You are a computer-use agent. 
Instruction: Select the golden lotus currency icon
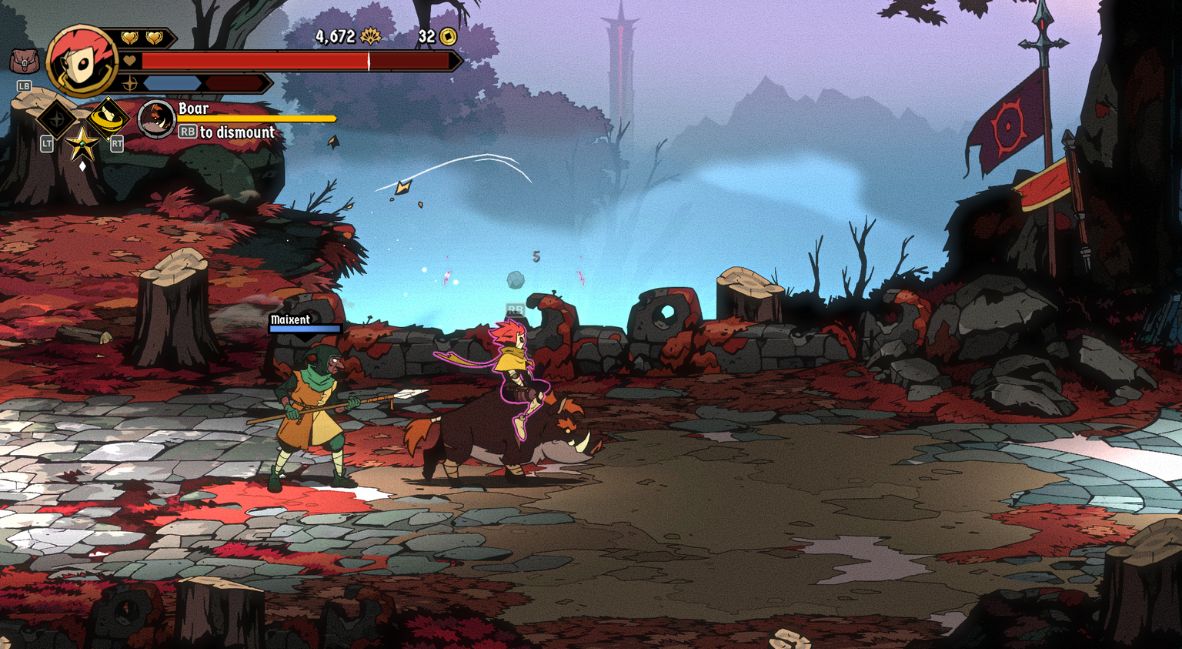[371, 37]
